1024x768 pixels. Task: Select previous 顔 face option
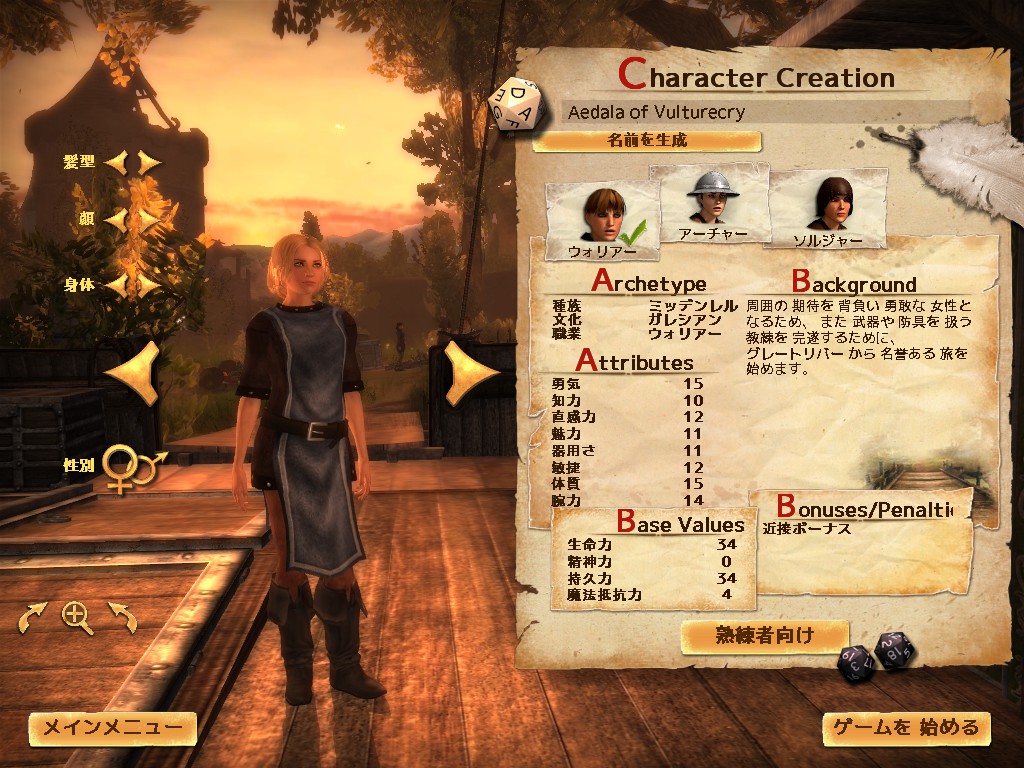coord(118,218)
